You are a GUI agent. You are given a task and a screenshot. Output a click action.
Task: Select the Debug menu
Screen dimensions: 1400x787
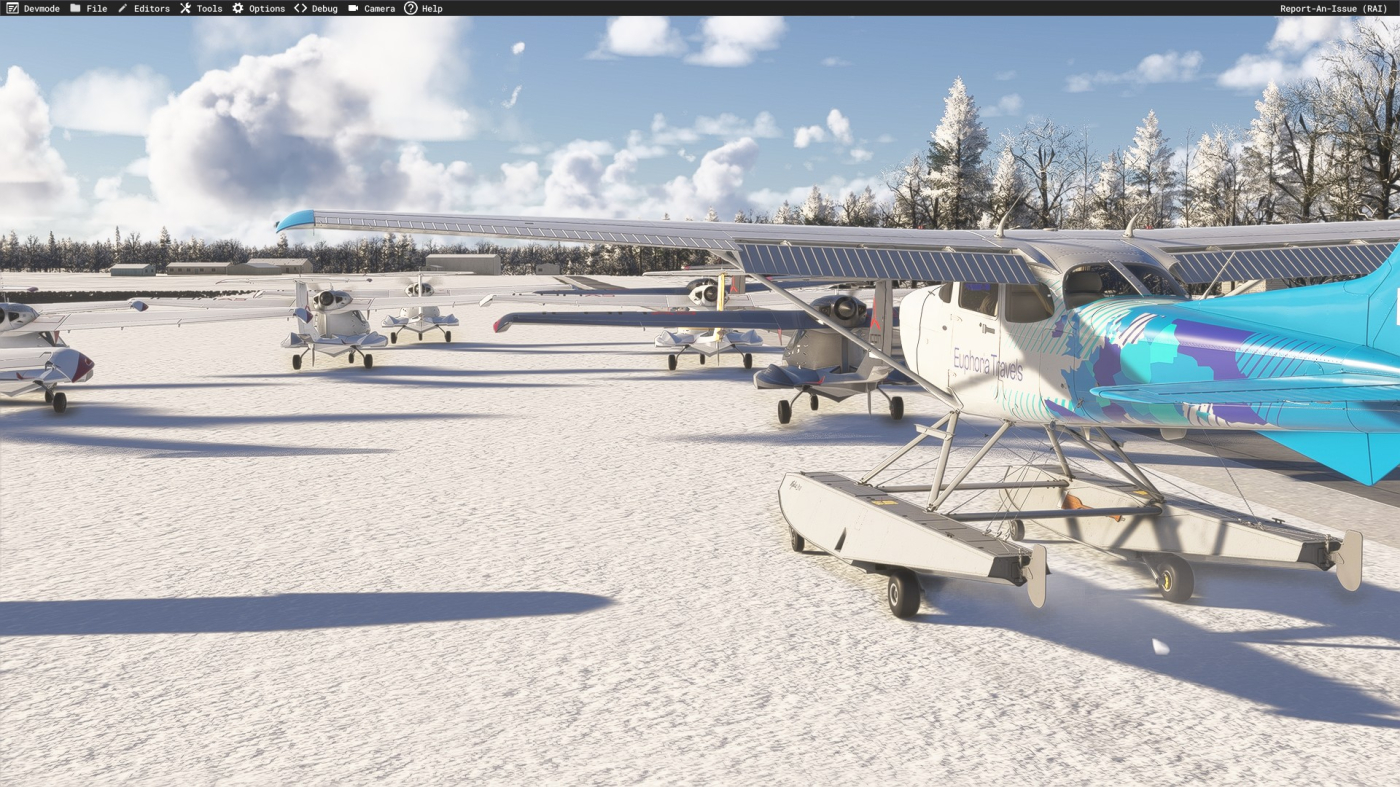point(316,8)
